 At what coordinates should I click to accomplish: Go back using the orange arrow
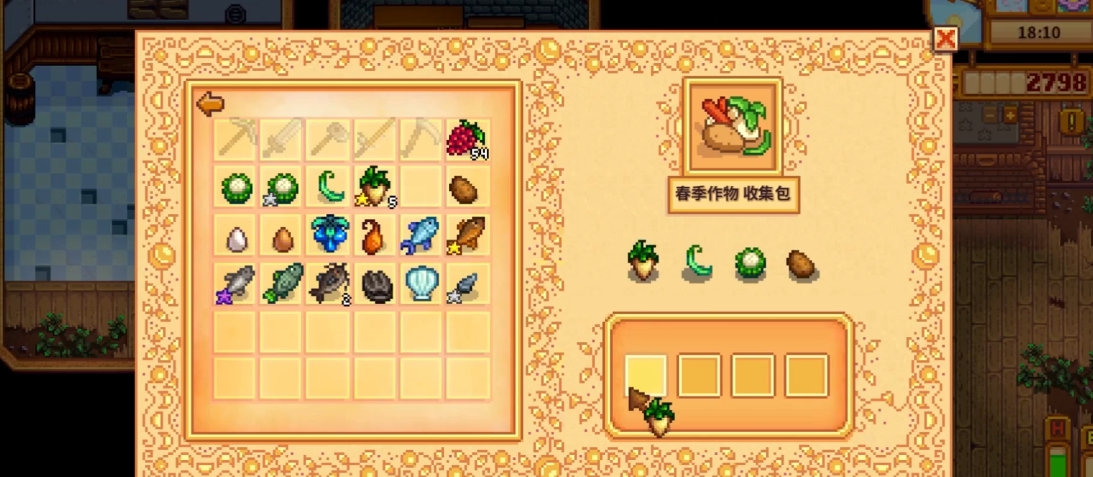tap(210, 103)
